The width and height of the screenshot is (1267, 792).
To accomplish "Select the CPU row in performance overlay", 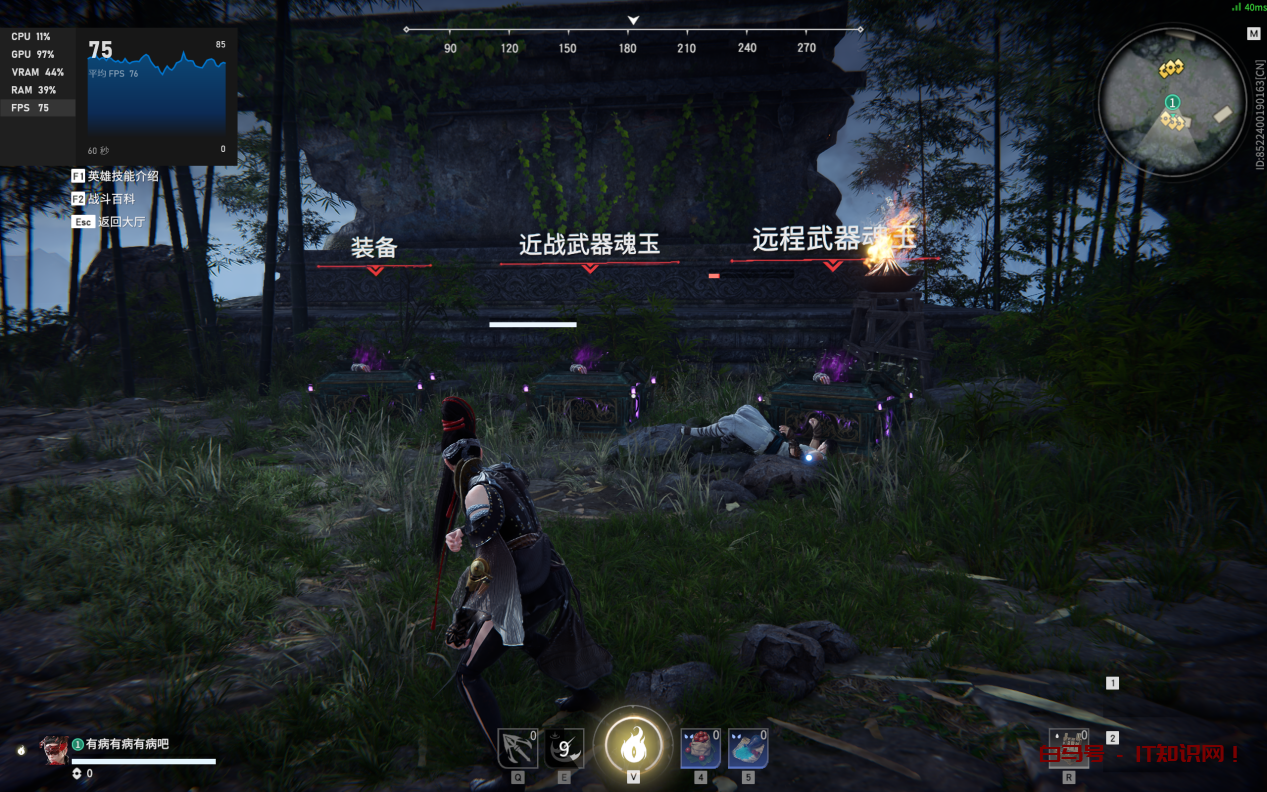I will point(37,37).
